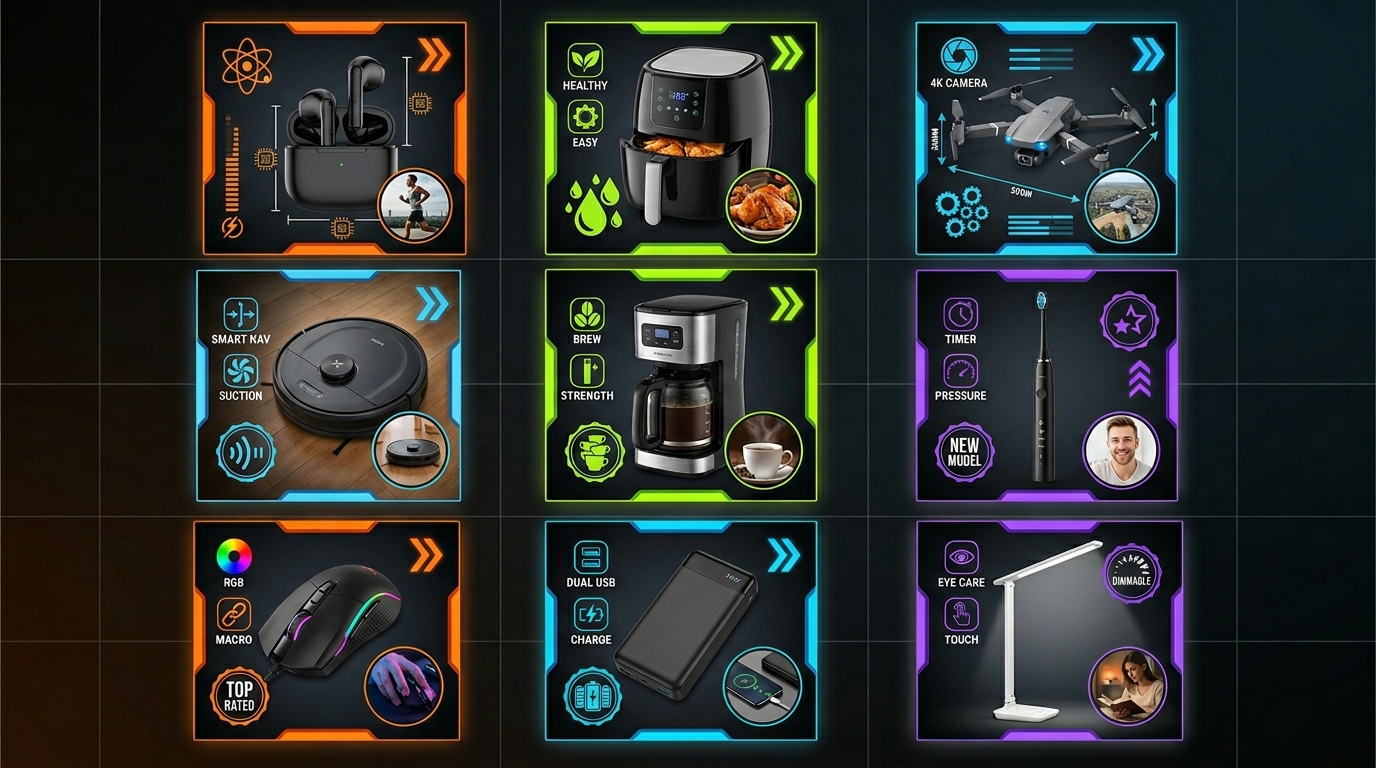The width and height of the screenshot is (1376, 768).
Task: Activate the Macro link icon
Action: click(x=234, y=614)
